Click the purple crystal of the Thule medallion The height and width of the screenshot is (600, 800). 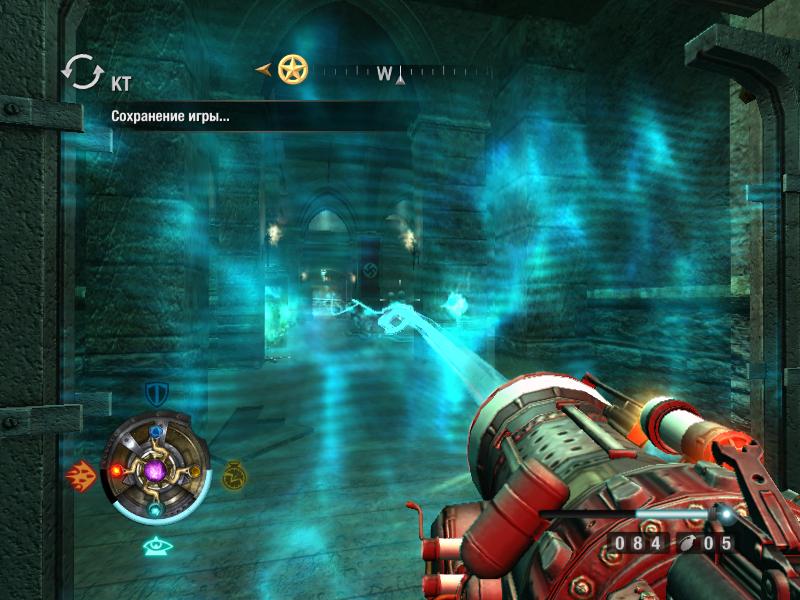(155, 469)
